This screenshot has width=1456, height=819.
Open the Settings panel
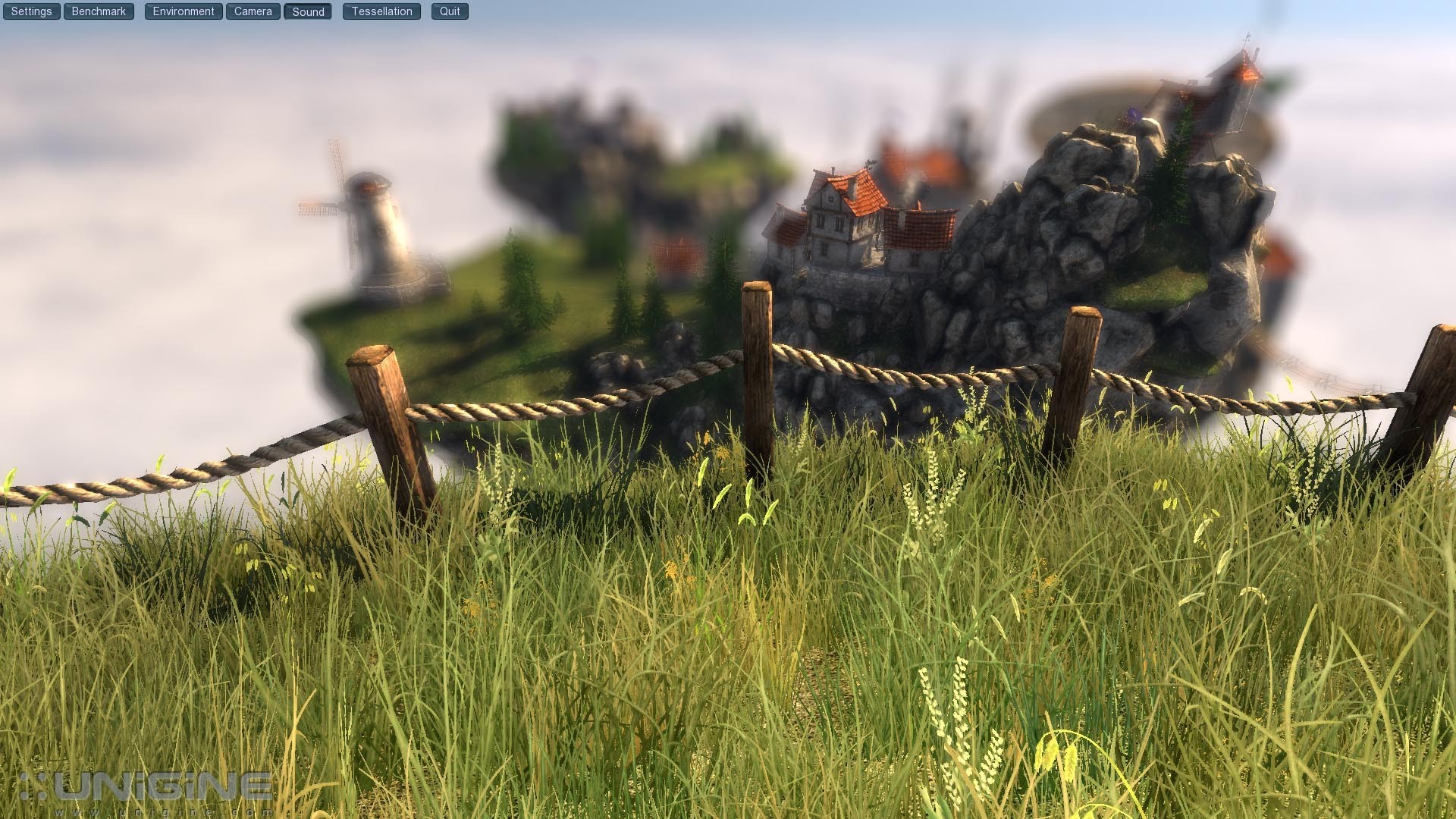pyautogui.click(x=31, y=11)
